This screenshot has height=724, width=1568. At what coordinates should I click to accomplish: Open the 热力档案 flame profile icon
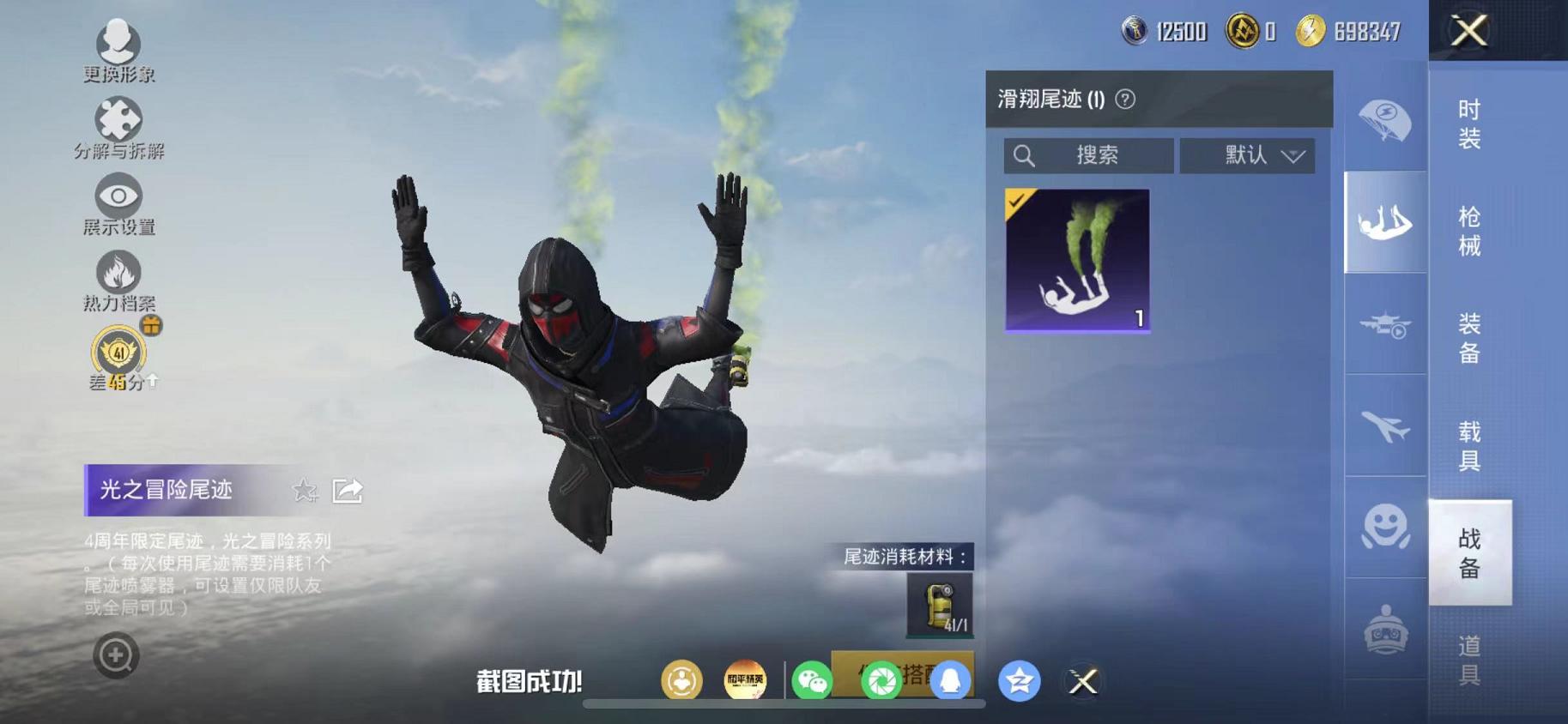(x=118, y=273)
